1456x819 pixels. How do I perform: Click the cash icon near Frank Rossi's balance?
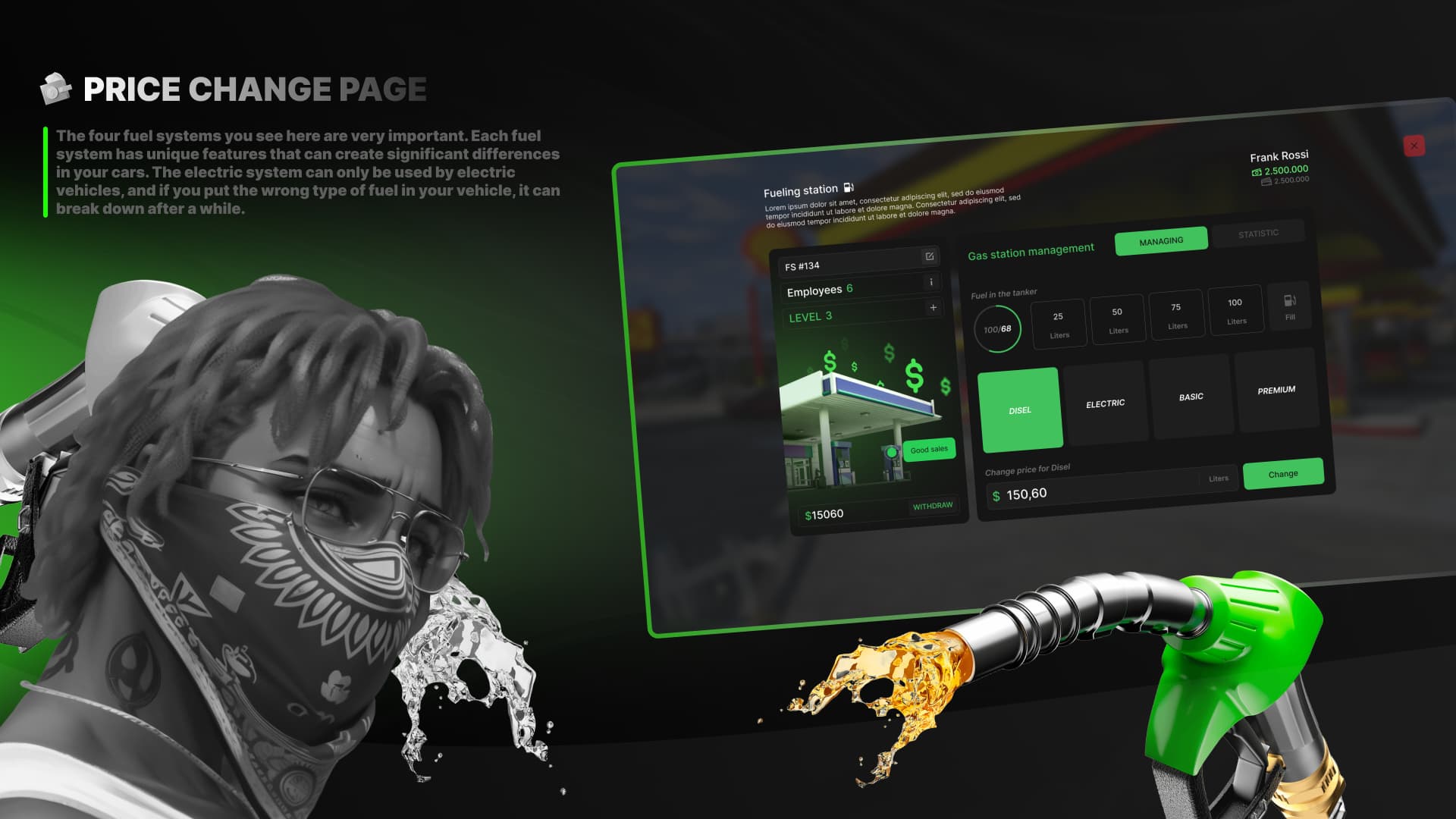click(x=1256, y=172)
